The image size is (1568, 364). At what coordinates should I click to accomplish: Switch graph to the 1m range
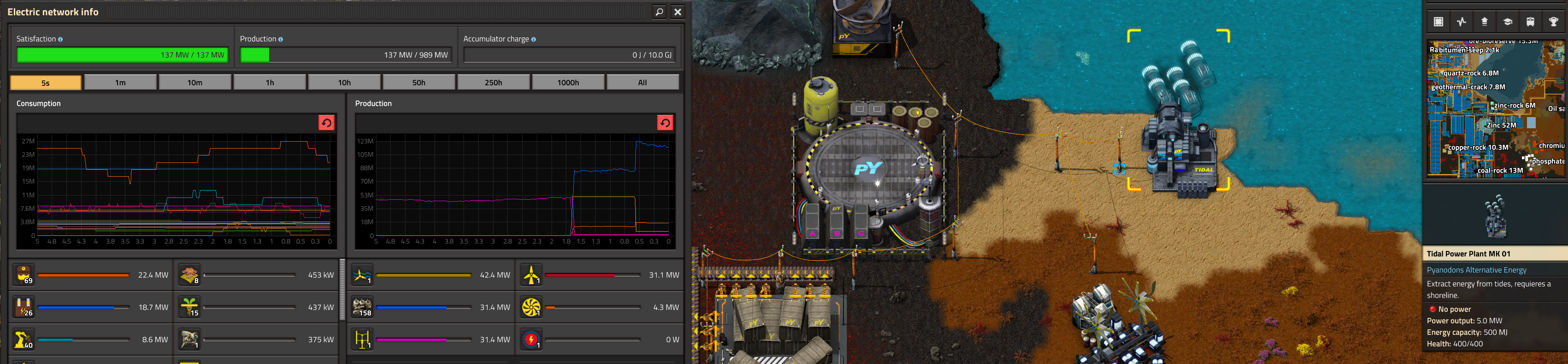point(121,82)
